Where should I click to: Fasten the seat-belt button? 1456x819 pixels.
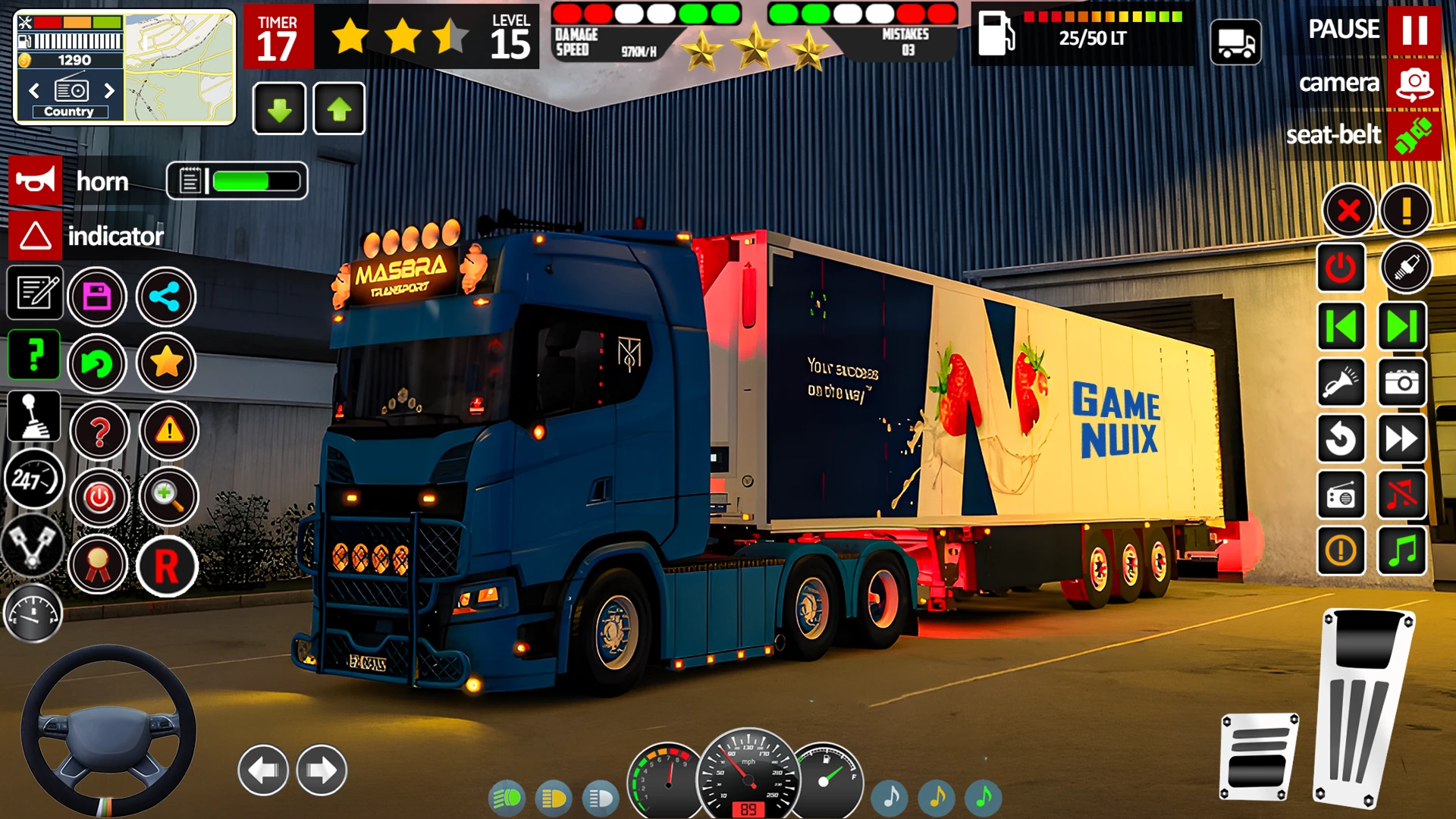[1414, 136]
